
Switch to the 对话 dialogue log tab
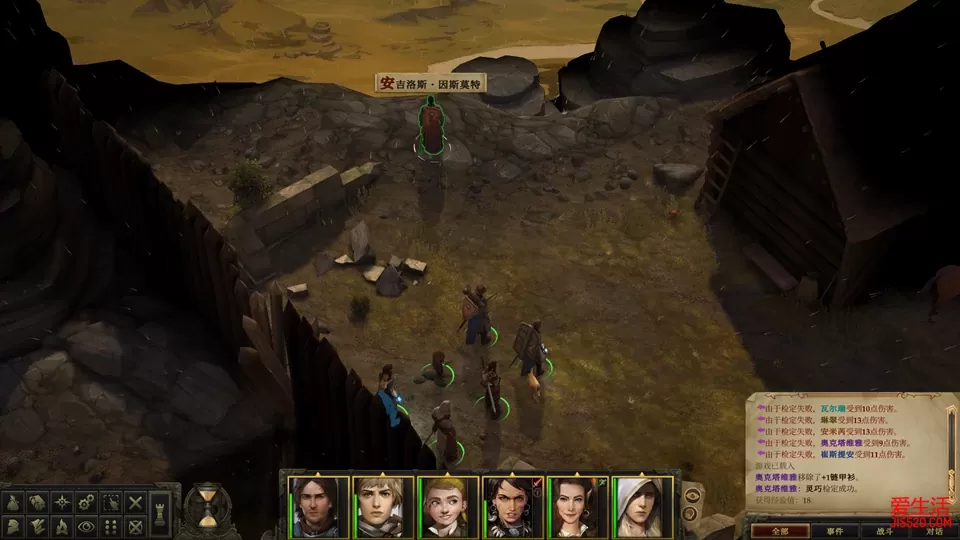[934, 531]
